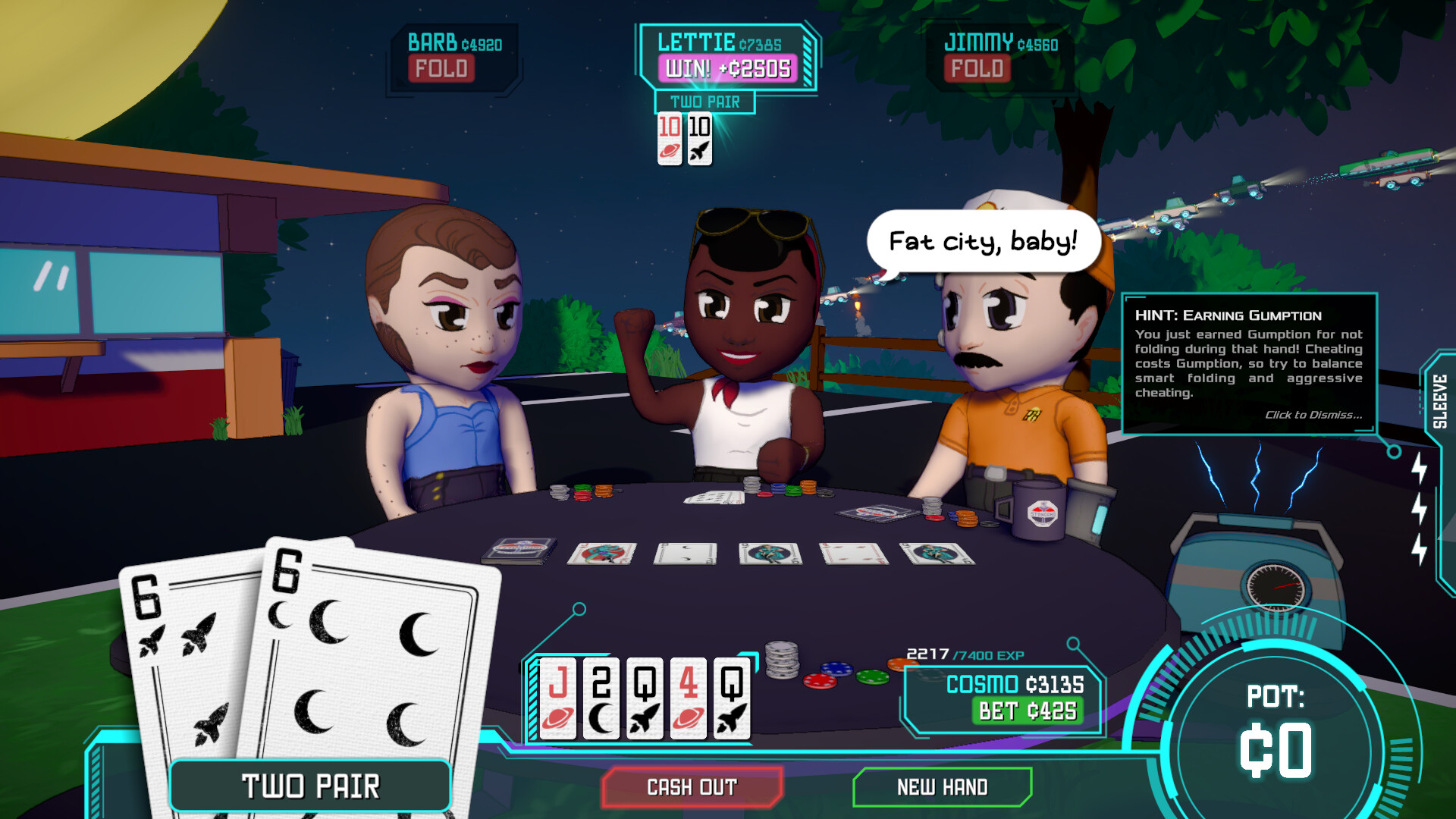Click the red poker chip

[821, 682]
